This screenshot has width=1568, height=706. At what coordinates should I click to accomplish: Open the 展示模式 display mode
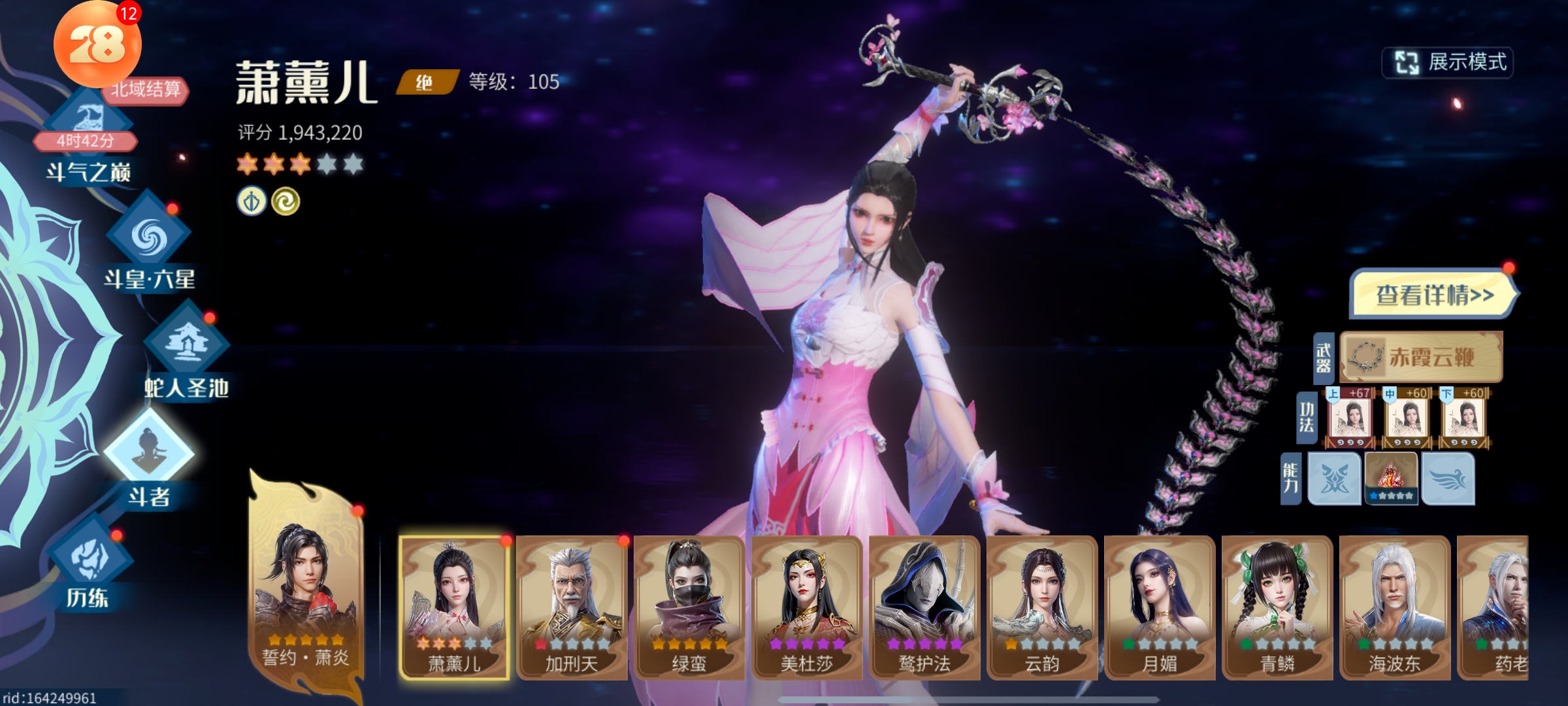[1448, 63]
